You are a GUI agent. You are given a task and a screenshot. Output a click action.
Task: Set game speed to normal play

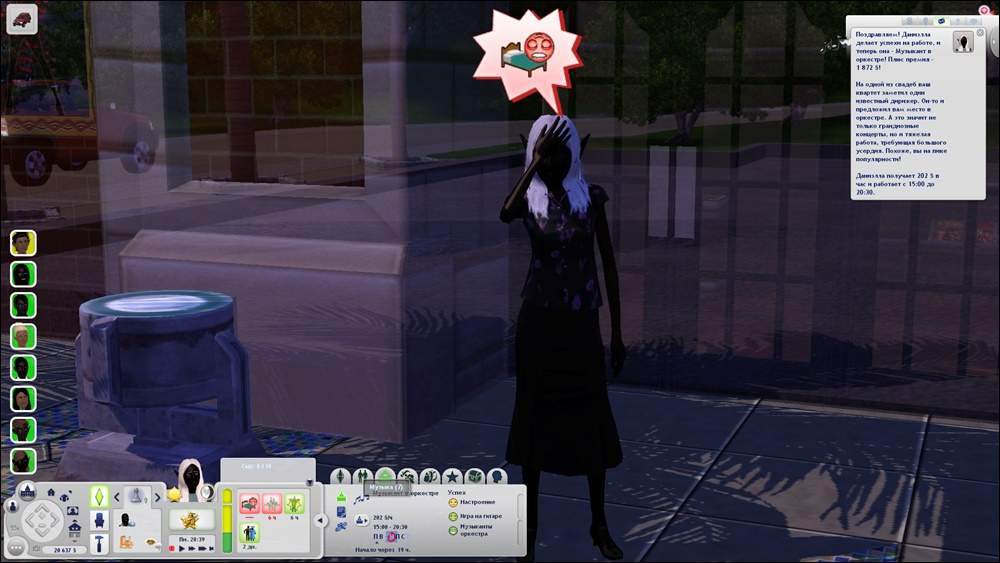(x=183, y=549)
